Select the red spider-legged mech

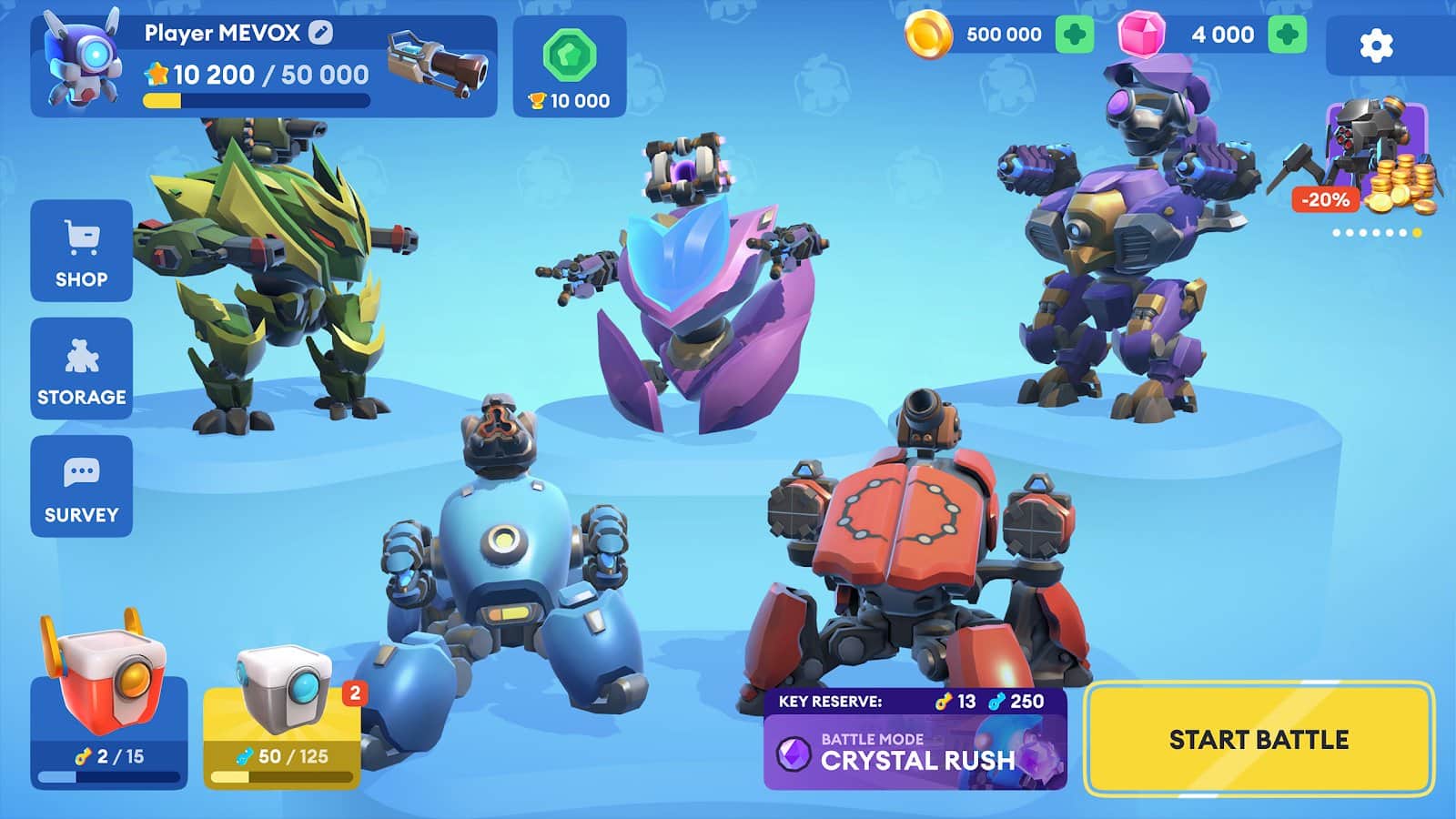(919, 555)
